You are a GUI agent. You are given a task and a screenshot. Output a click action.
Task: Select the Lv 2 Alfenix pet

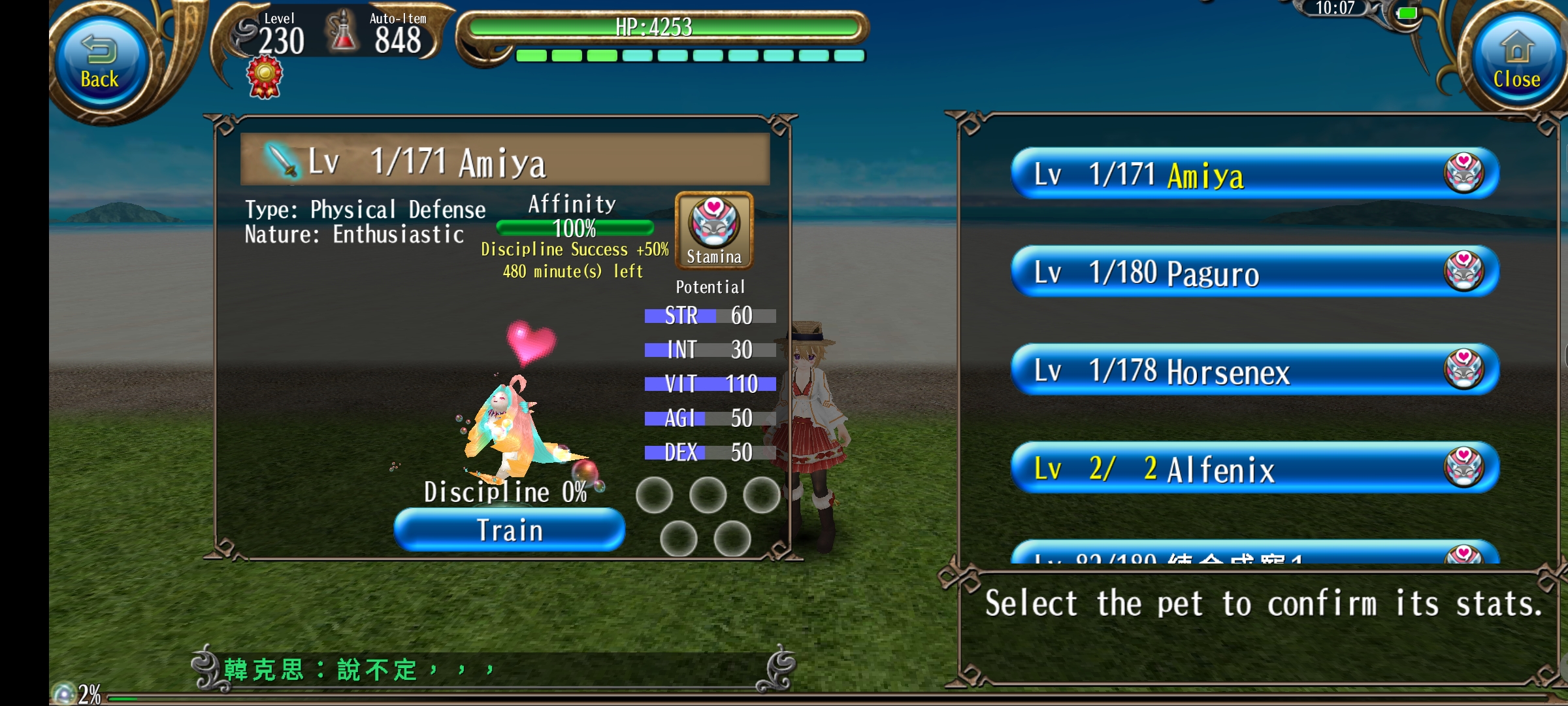tap(1254, 468)
